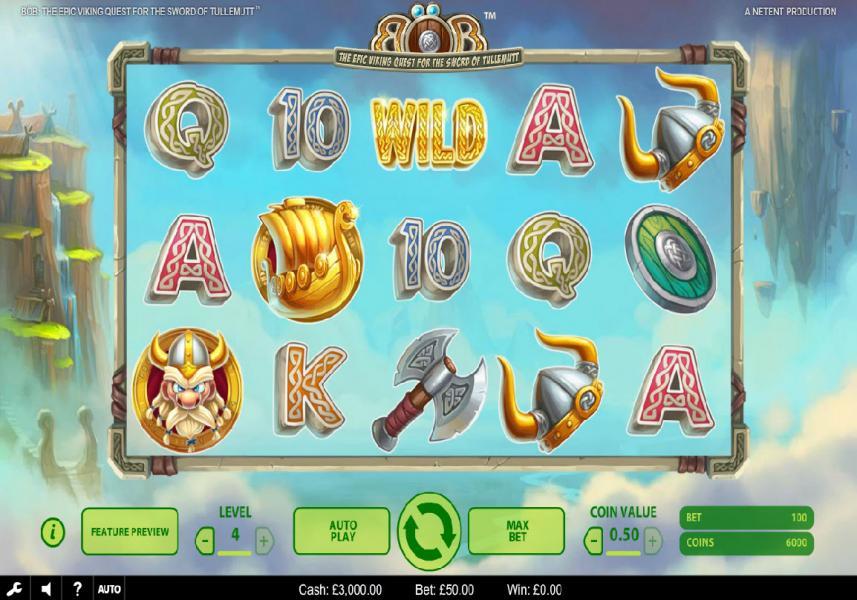
Task: Lower the coin value
Action: (x=594, y=542)
